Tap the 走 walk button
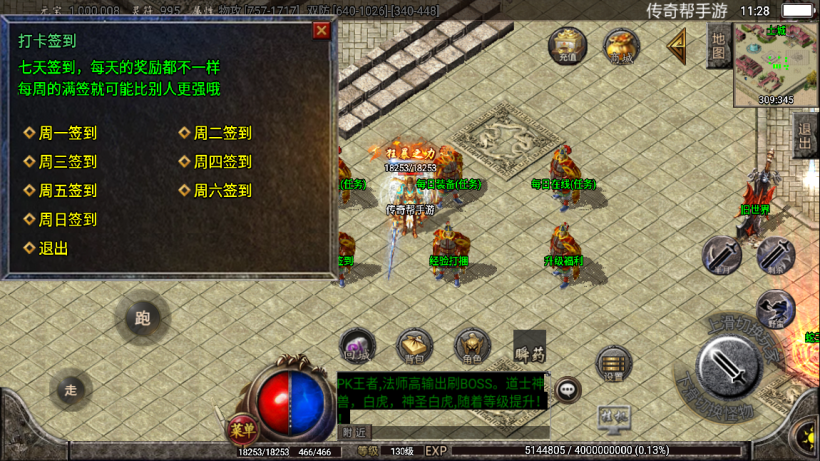This screenshot has height=461, width=820. pos(70,390)
